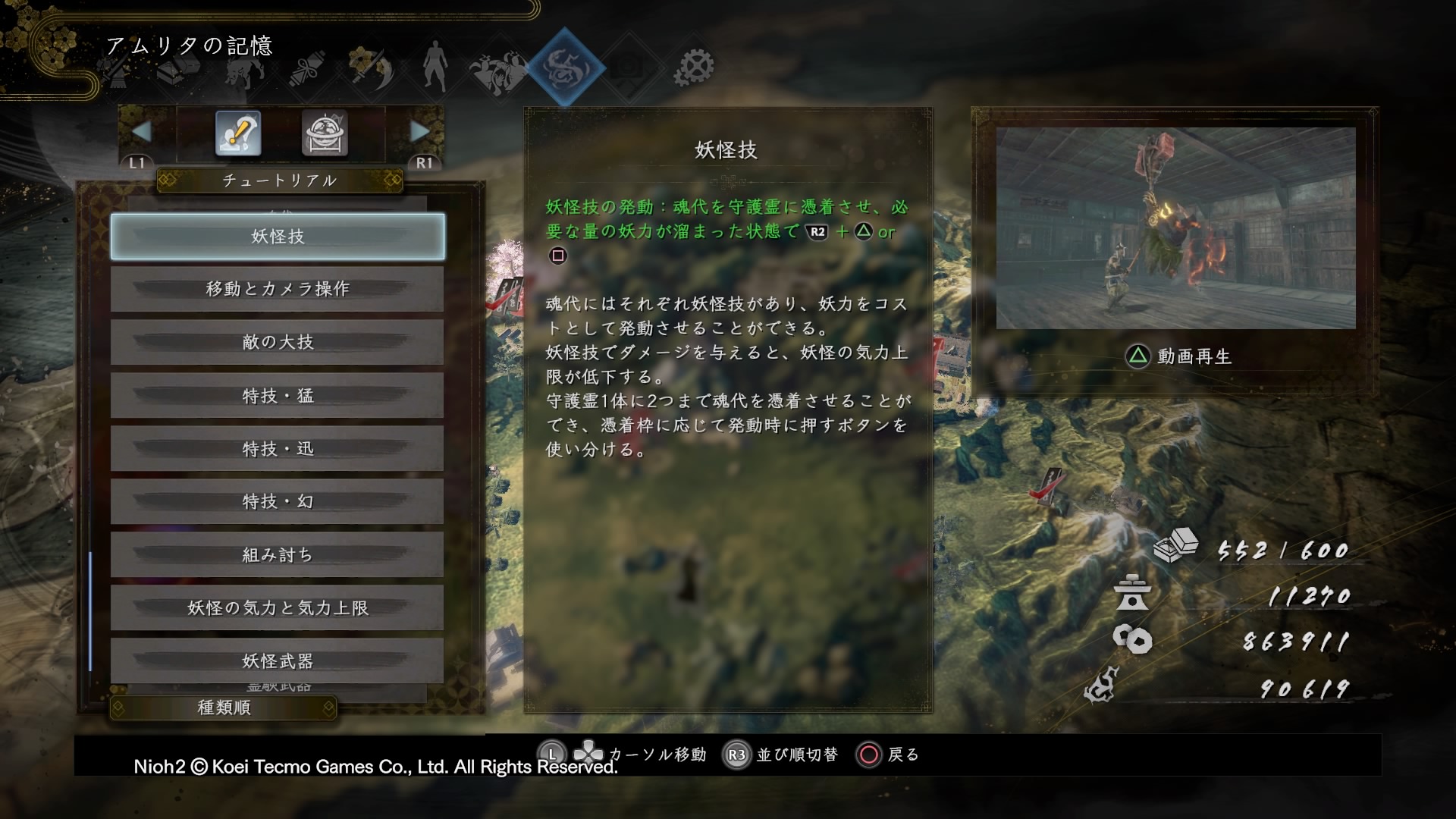The height and width of the screenshot is (819, 1456).
Task: Switch to the human figure status tab
Action: click(435, 66)
